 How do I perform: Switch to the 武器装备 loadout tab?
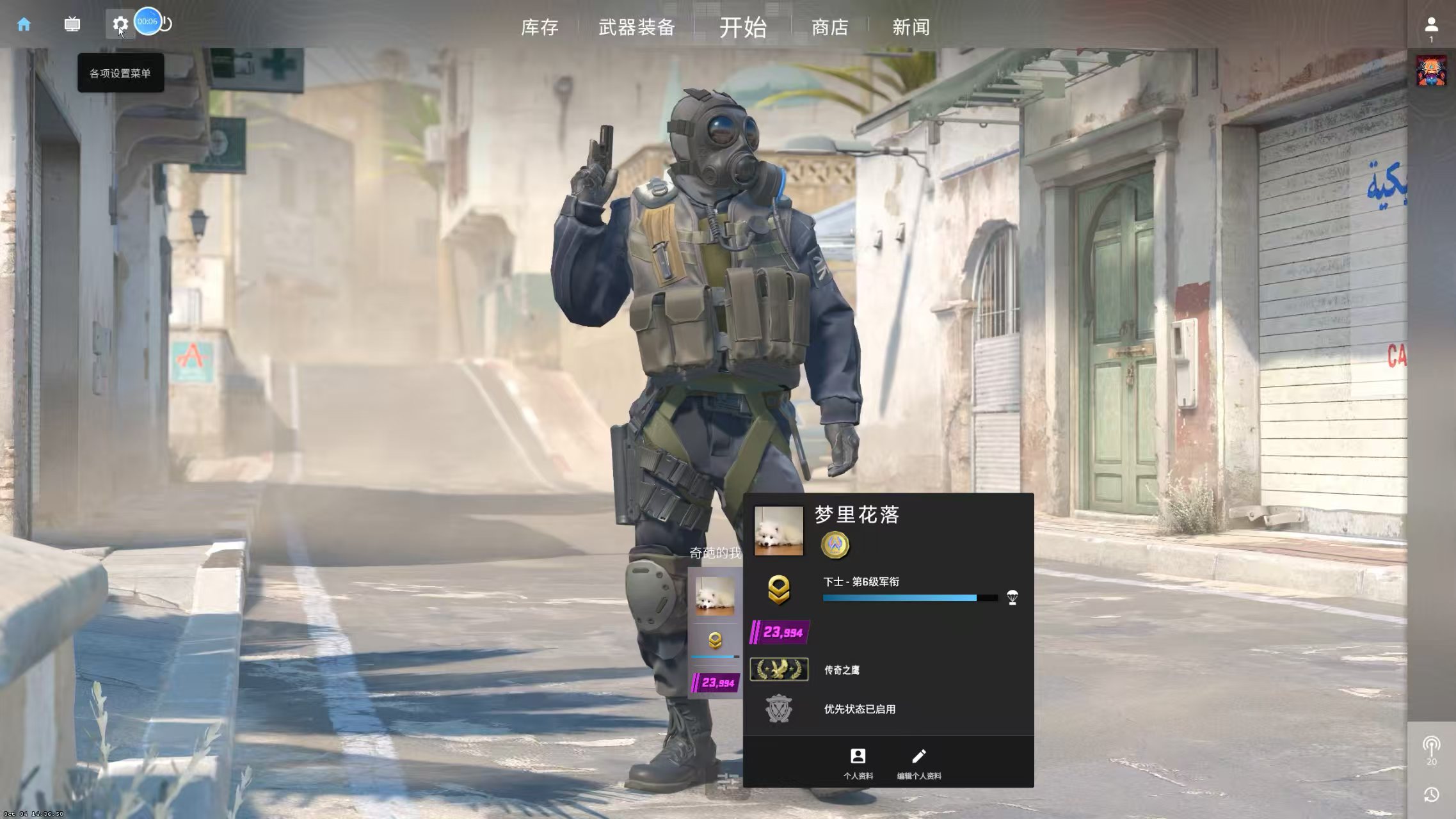637,28
